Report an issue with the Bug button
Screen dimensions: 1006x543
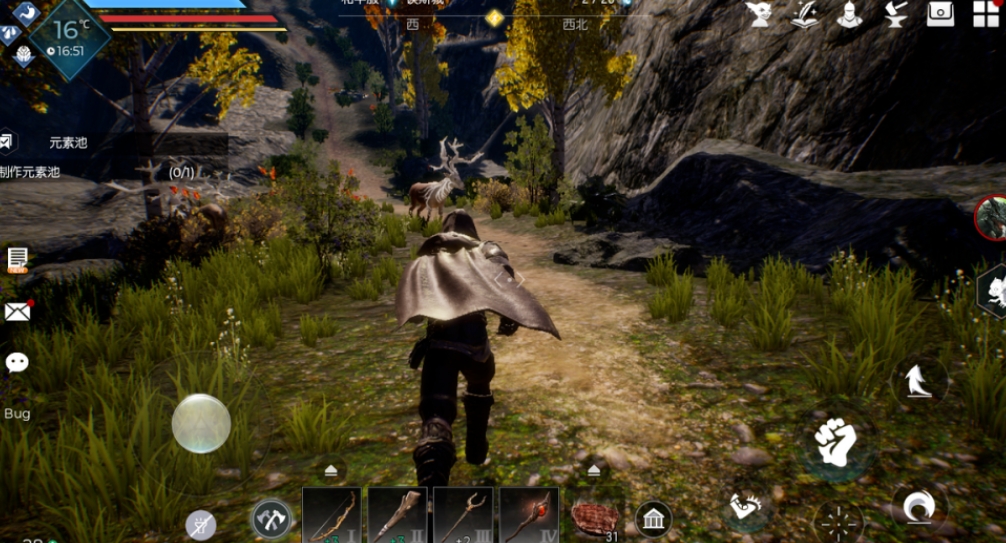point(17,413)
